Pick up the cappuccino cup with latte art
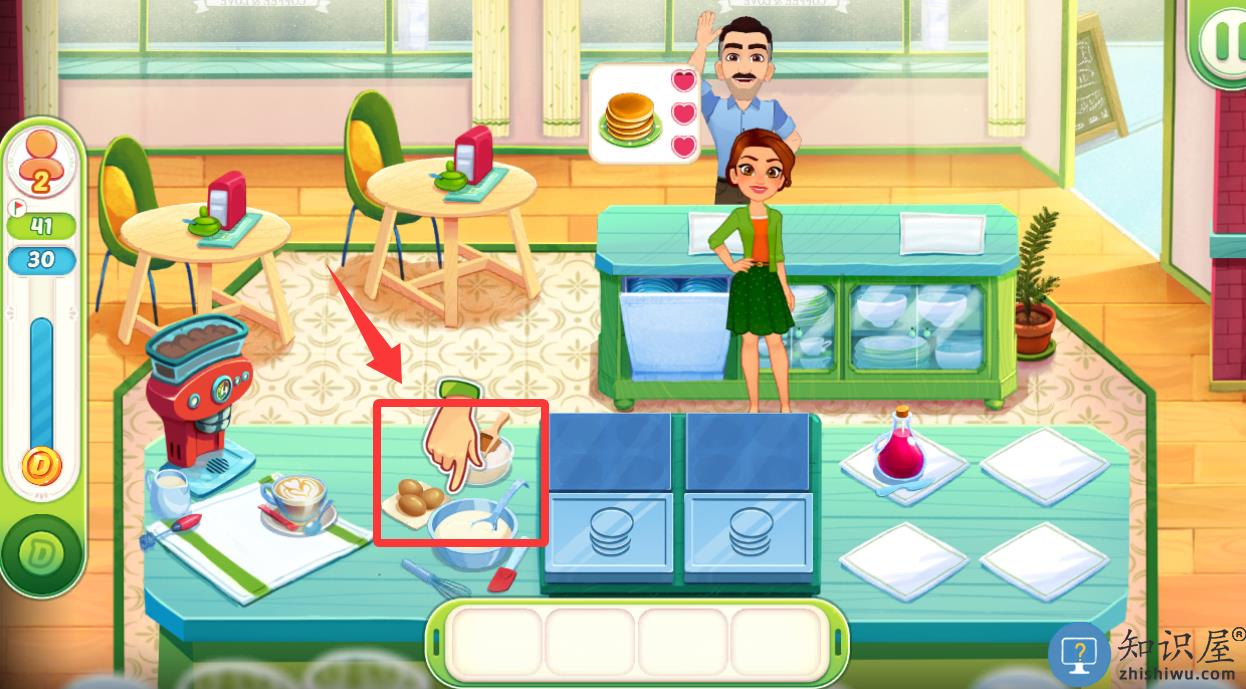Image resolution: width=1246 pixels, height=689 pixels. click(299, 496)
